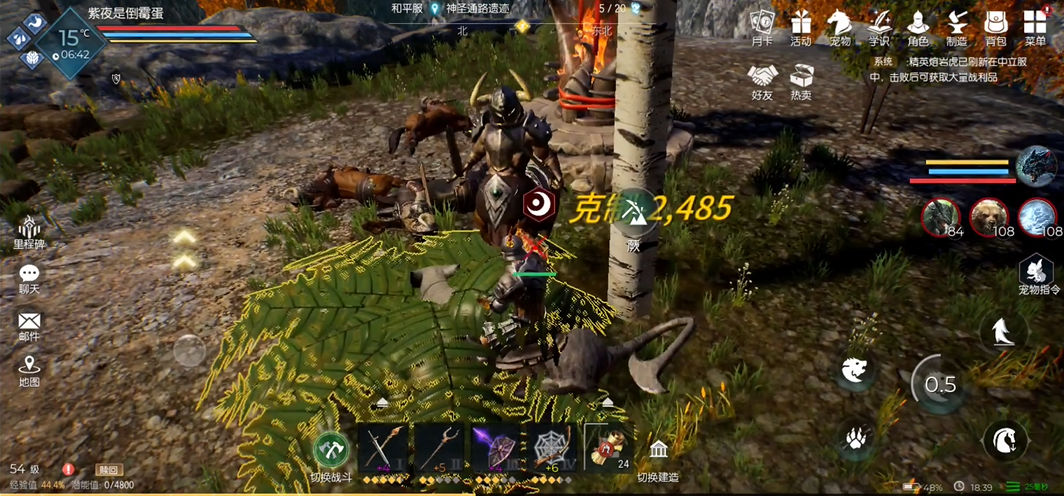The height and width of the screenshot is (496, 1064).
Task: Open the 菜单 main menu
Action: 1035,26
